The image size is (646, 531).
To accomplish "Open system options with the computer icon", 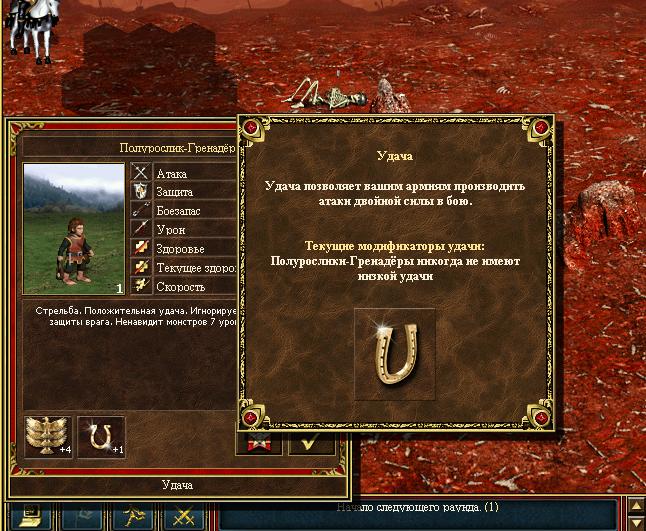I will [x=28, y=518].
